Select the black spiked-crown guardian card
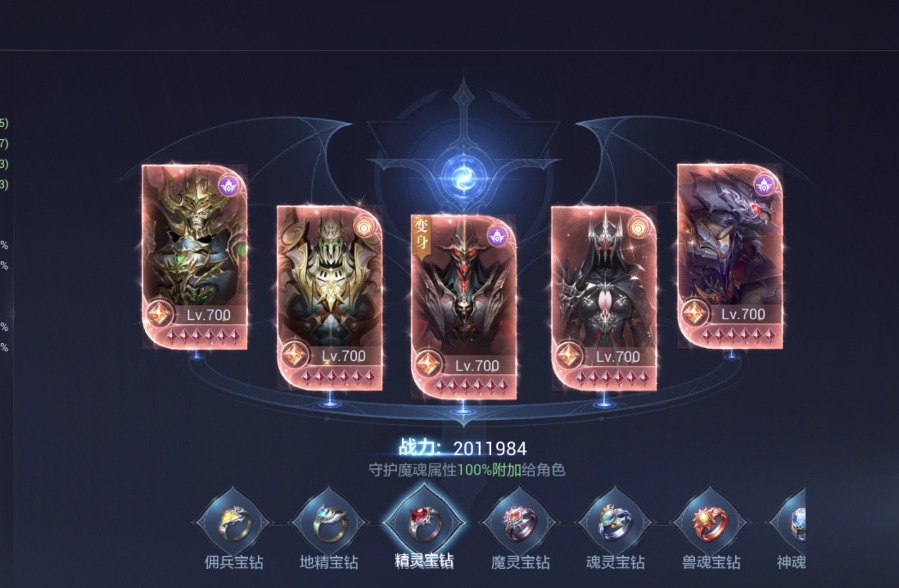 coord(604,296)
